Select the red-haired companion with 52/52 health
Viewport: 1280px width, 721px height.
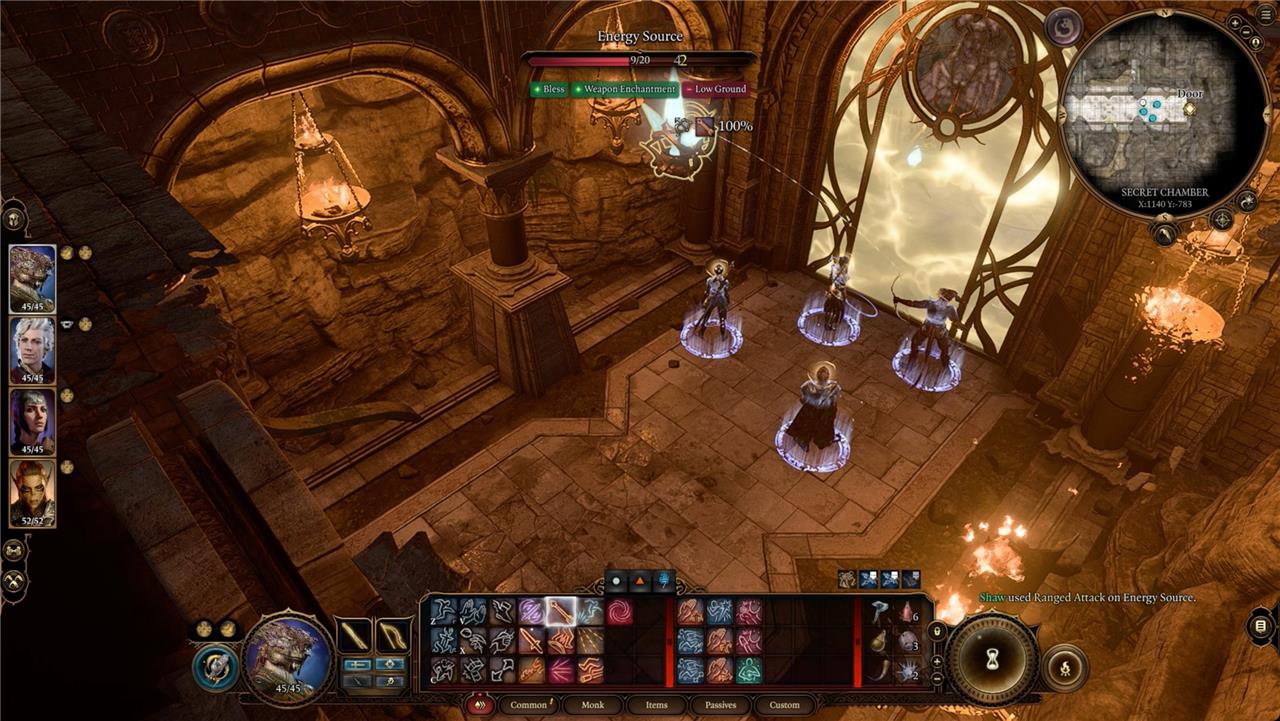(32, 492)
